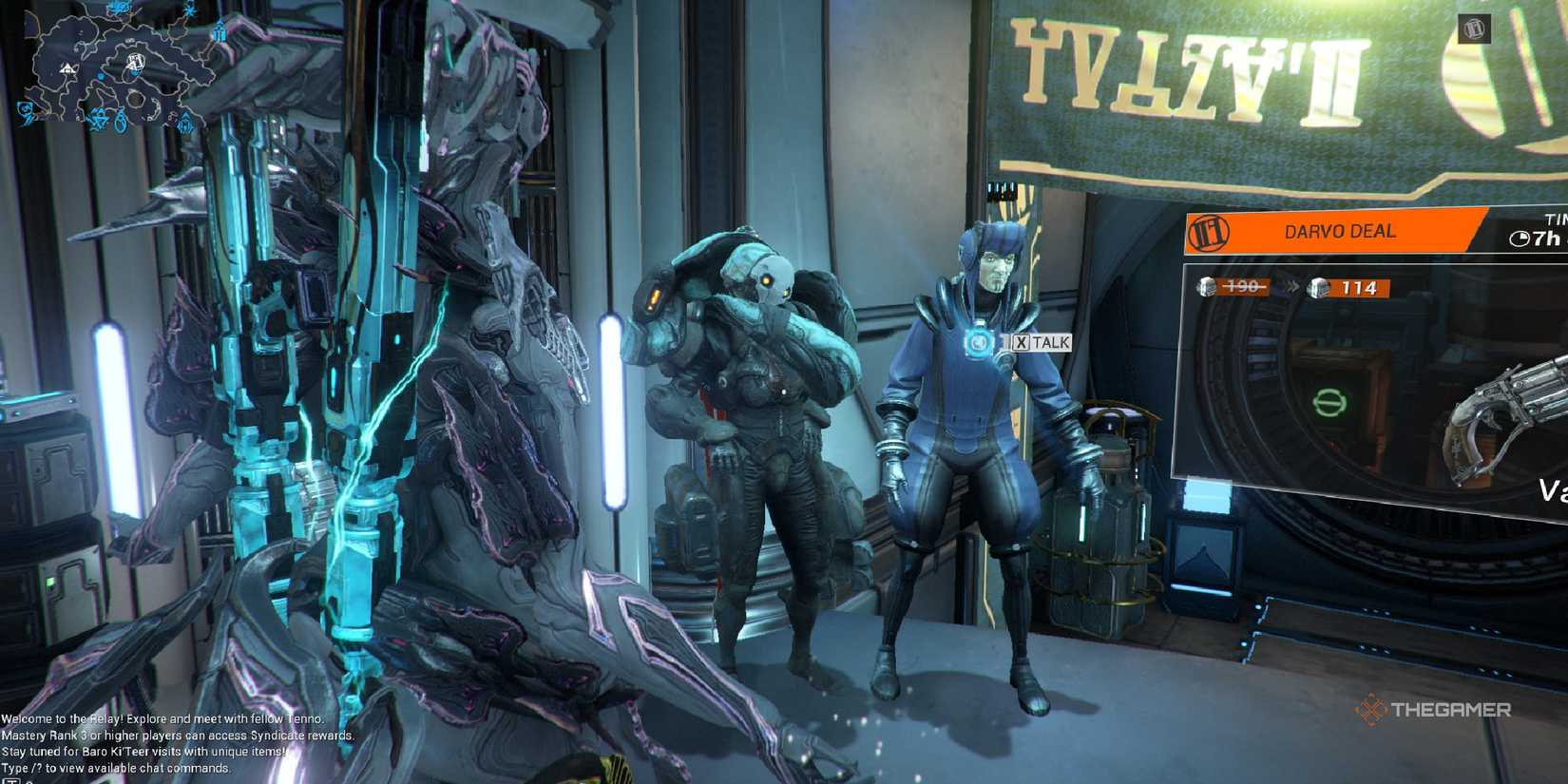Click the credits container icon beside 114
Viewport: 1568px width, 784px height.
(x=1317, y=289)
